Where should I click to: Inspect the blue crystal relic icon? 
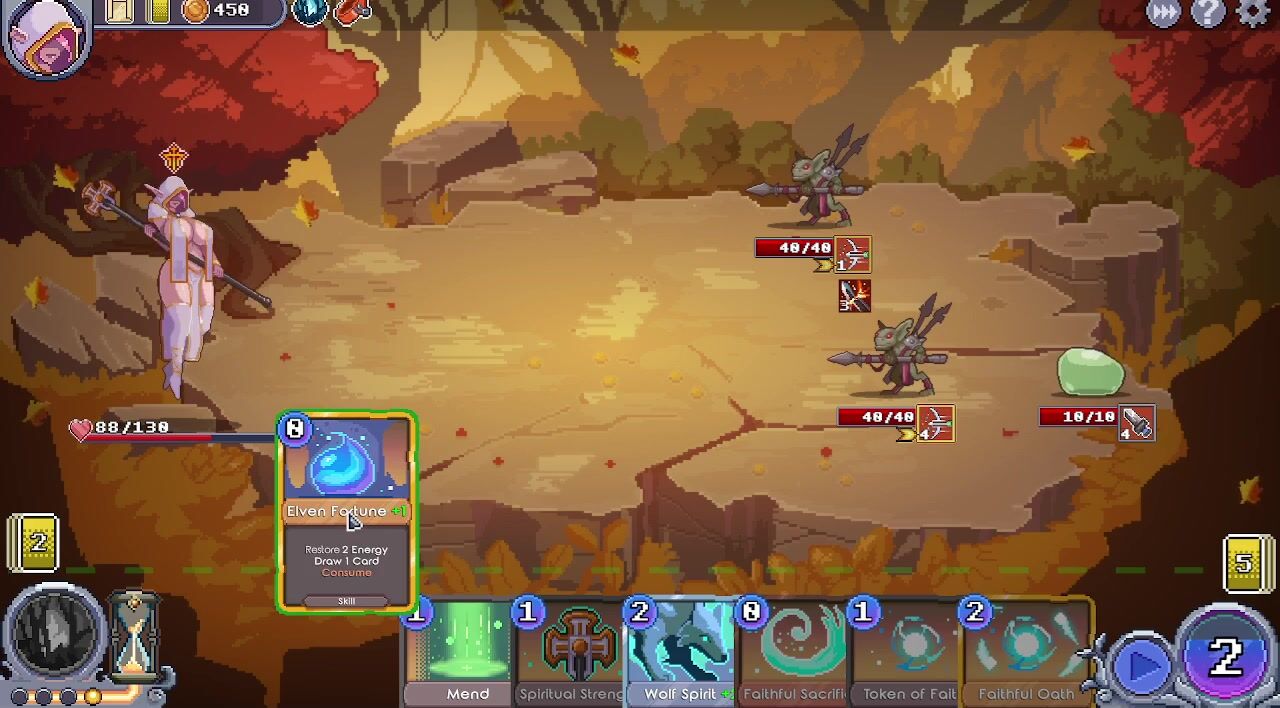(x=309, y=11)
